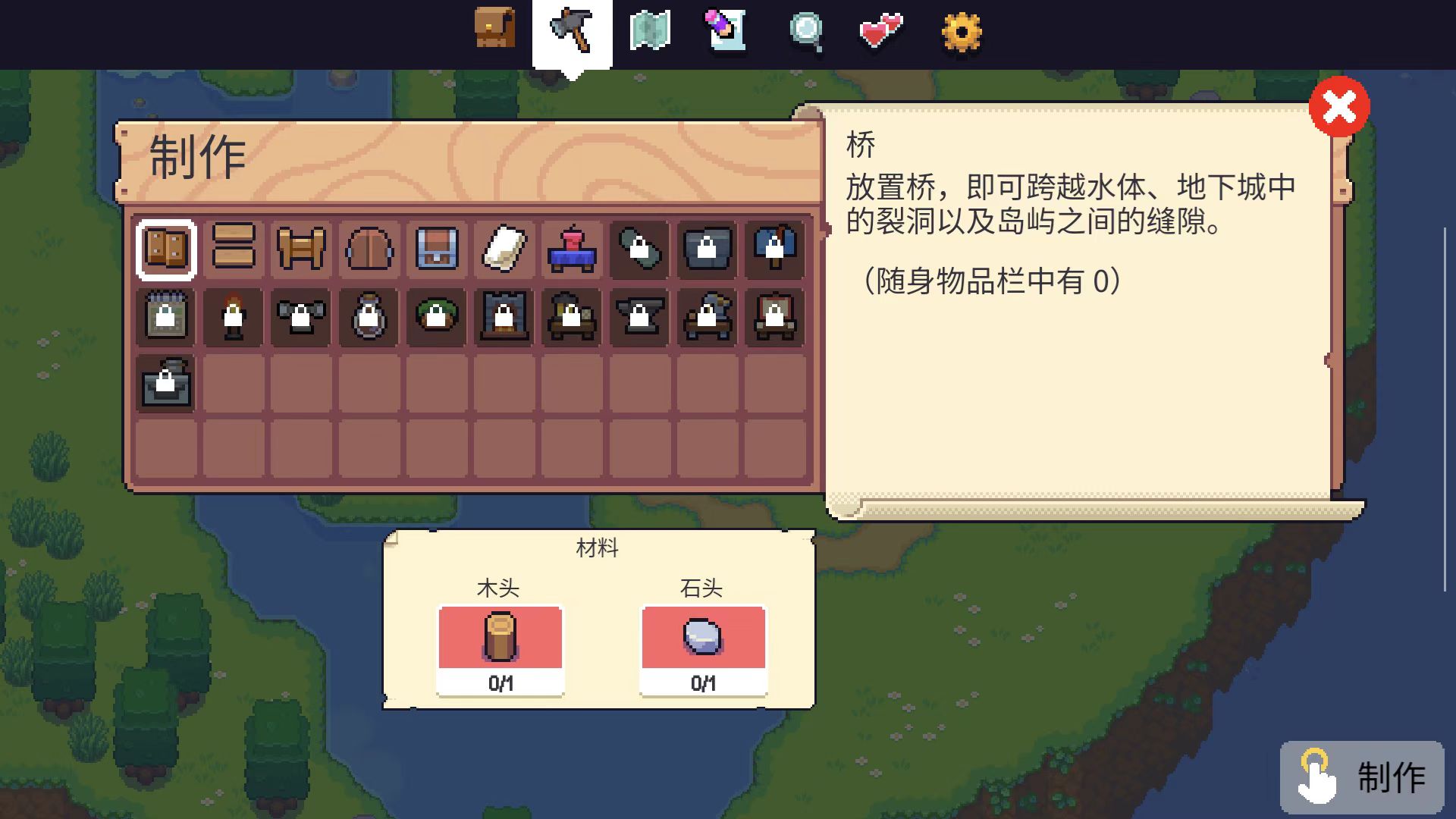
Task: Select the wooden planks recipe
Action: coord(233,250)
